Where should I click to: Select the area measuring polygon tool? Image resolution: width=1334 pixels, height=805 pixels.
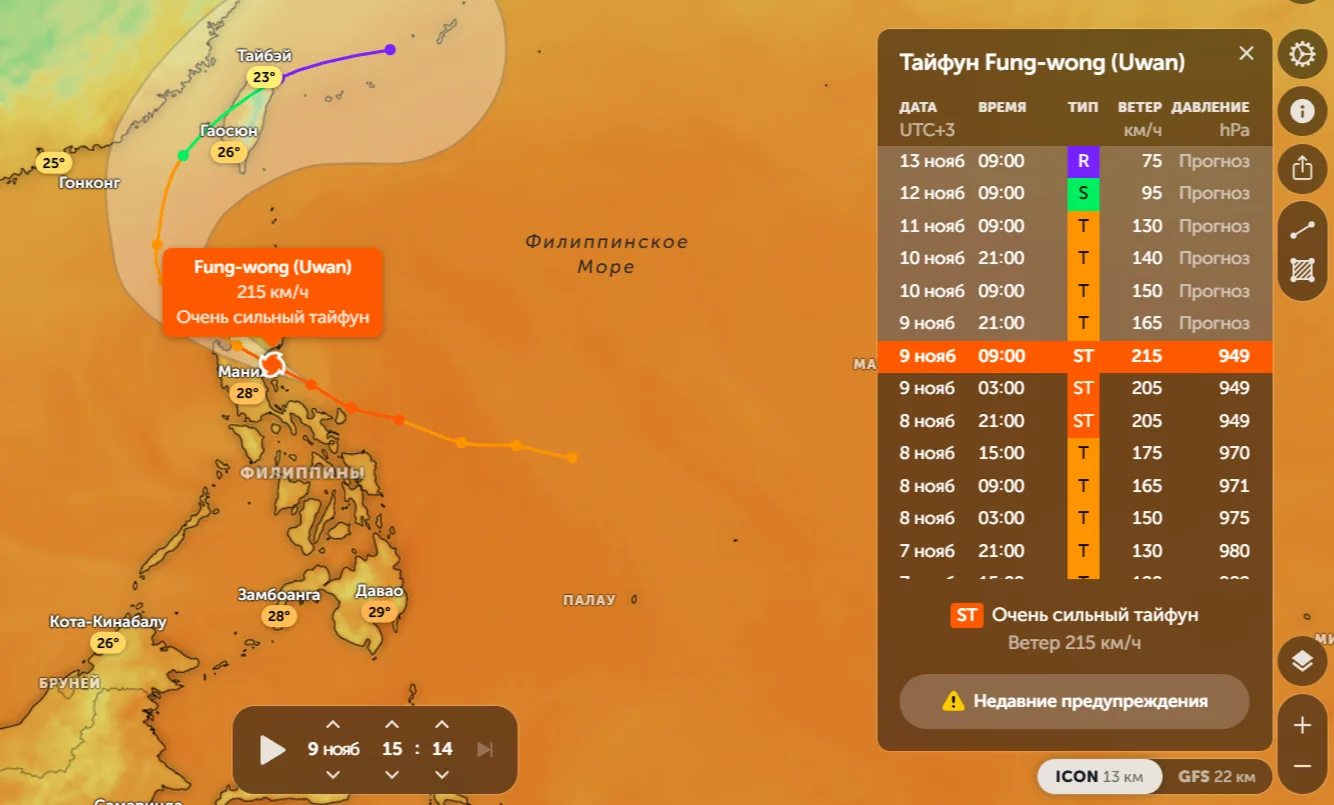1302,270
